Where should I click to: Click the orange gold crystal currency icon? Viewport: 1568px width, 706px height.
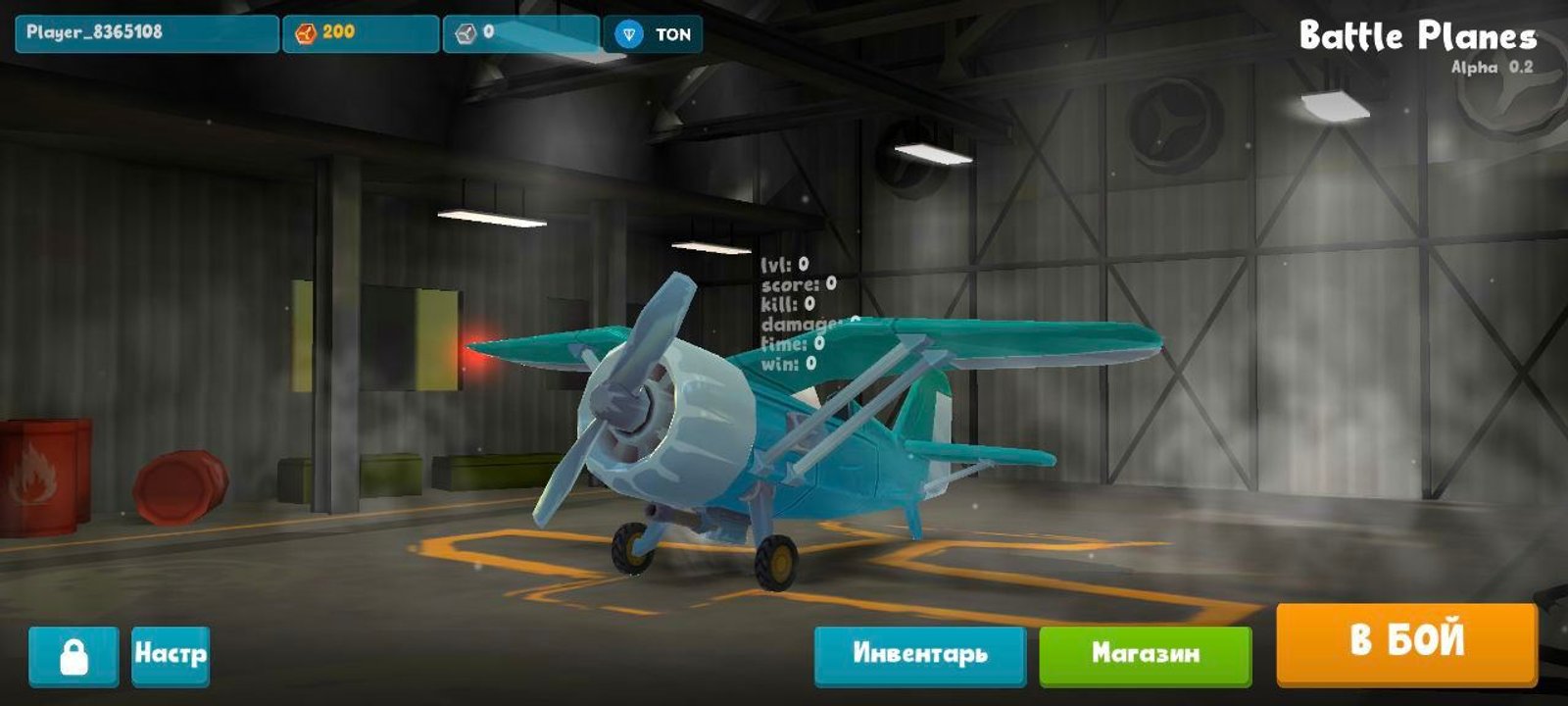point(305,32)
